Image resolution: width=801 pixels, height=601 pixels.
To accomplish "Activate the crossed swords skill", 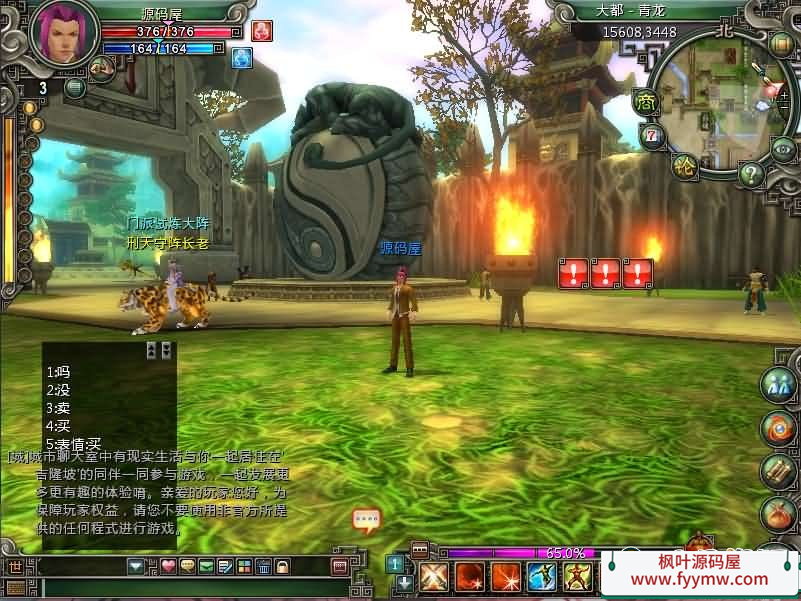I will tap(433, 576).
